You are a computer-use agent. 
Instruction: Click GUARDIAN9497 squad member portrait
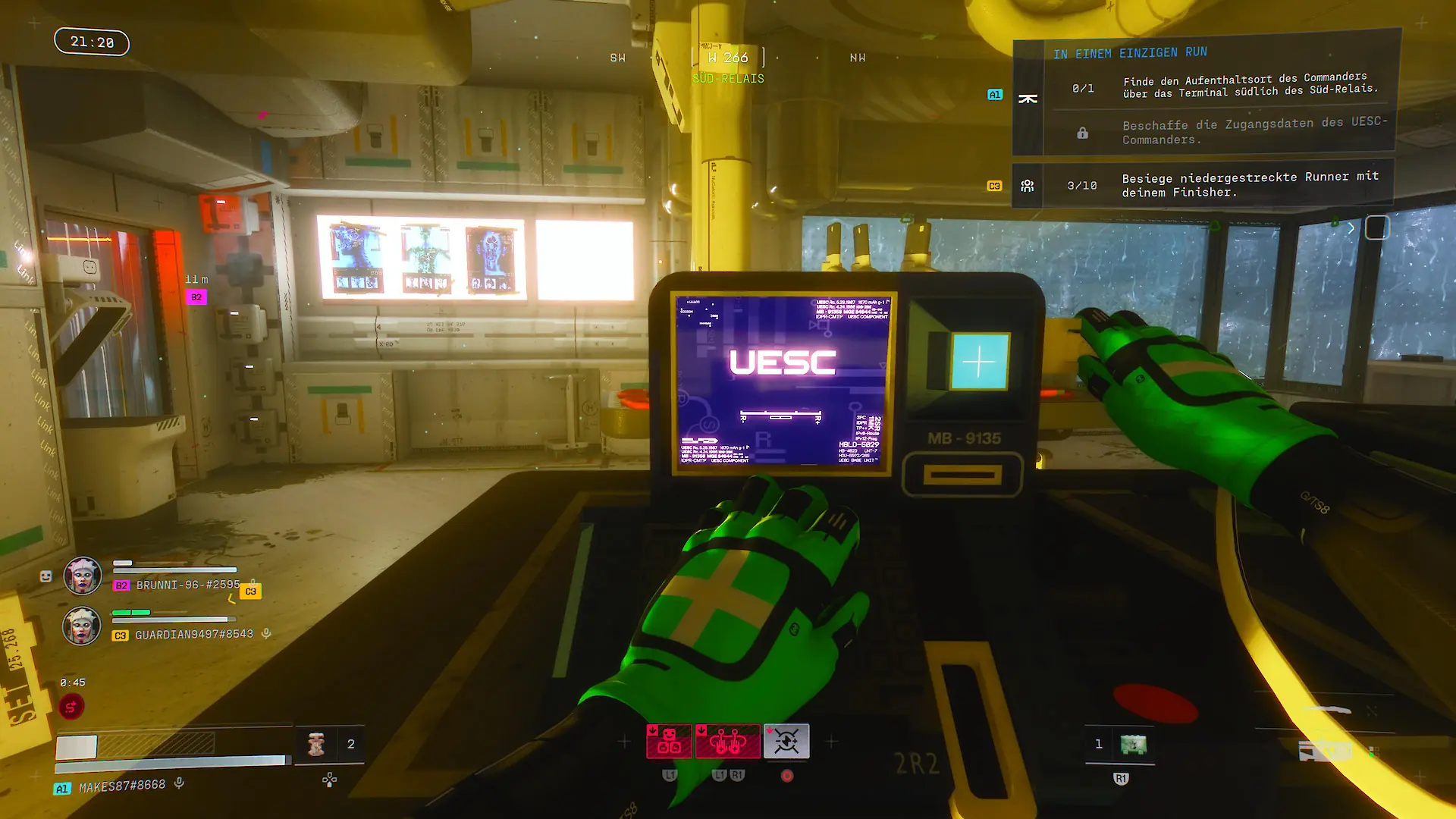(x=82, y=626)
